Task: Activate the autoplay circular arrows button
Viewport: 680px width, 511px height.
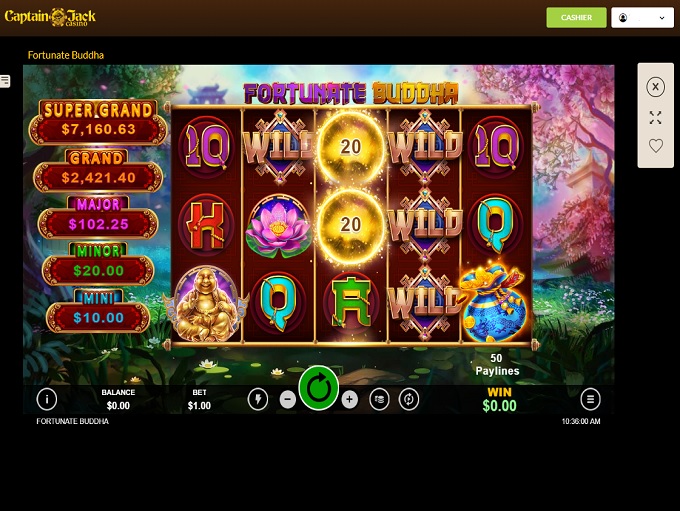Action: (x=409, y=399)
